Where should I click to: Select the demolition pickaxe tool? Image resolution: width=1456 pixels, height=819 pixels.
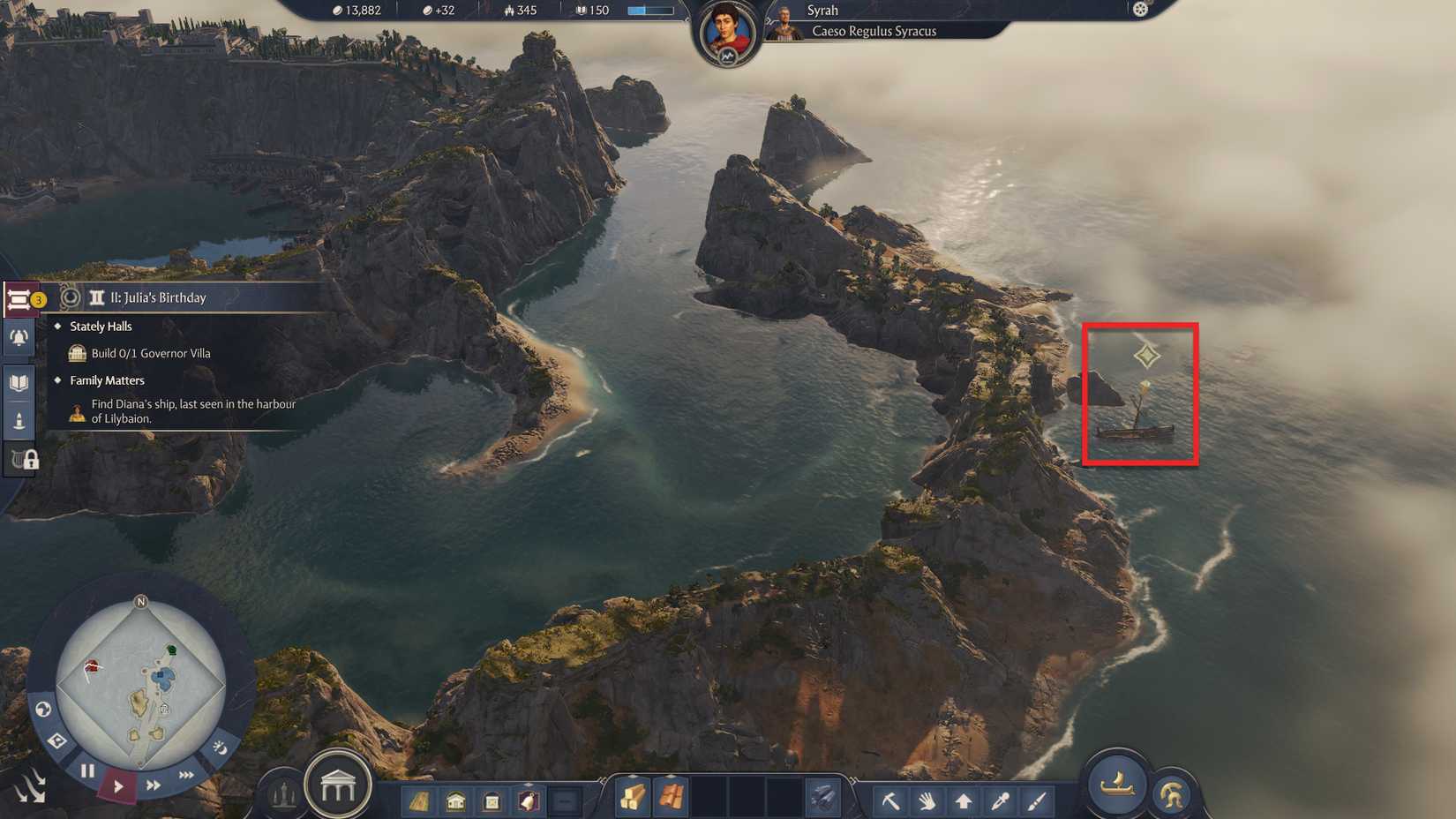pos(891,800)
